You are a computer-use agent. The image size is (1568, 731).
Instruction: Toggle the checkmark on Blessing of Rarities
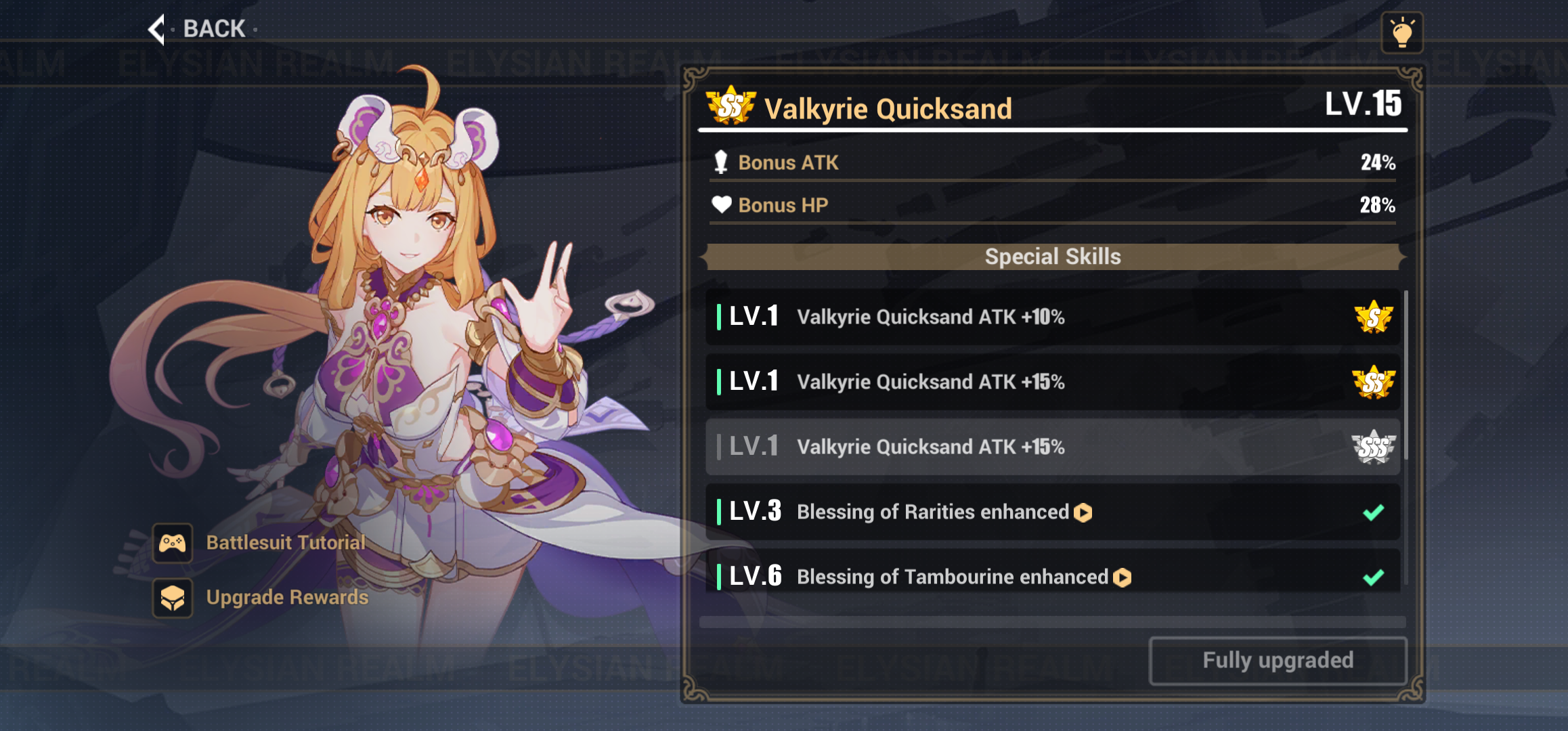pos(1374,512)
